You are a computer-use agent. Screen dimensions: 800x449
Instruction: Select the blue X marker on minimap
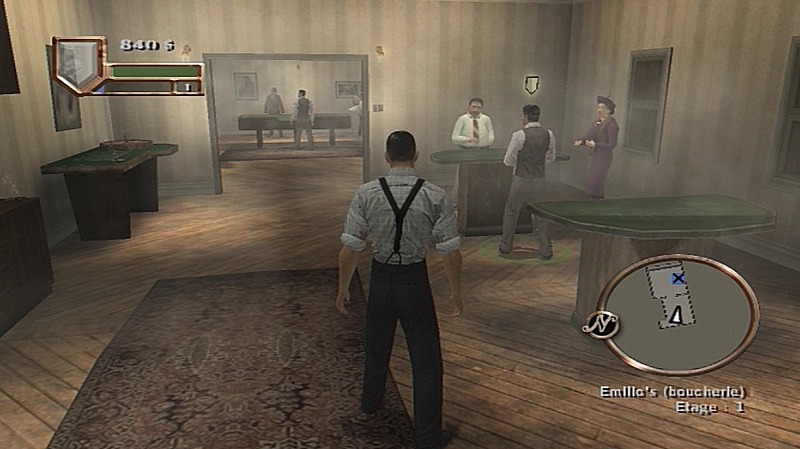pyautogui.click(x=678, y=279)
